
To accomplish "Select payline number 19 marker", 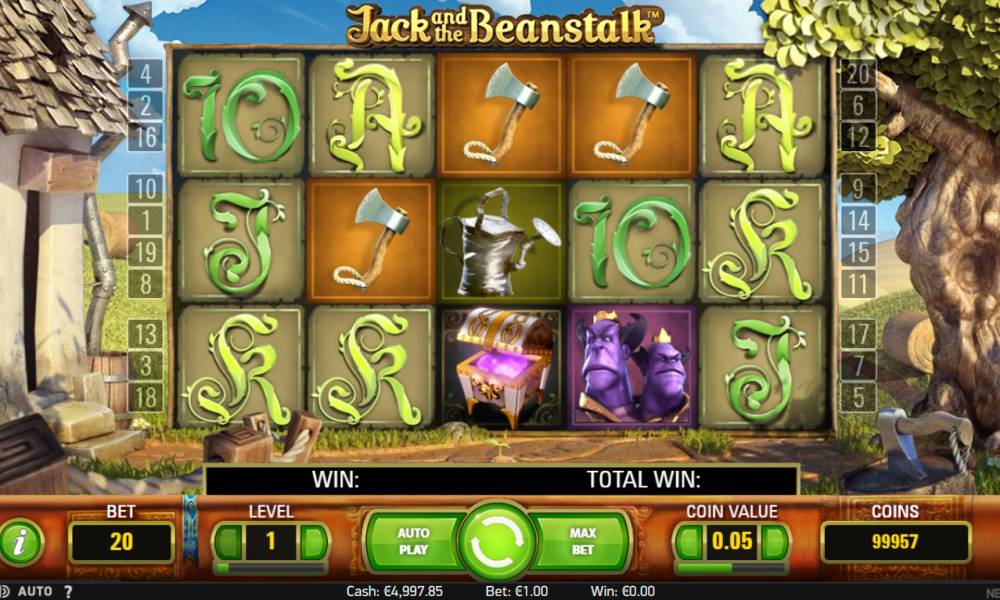I will tap(146, 253).
